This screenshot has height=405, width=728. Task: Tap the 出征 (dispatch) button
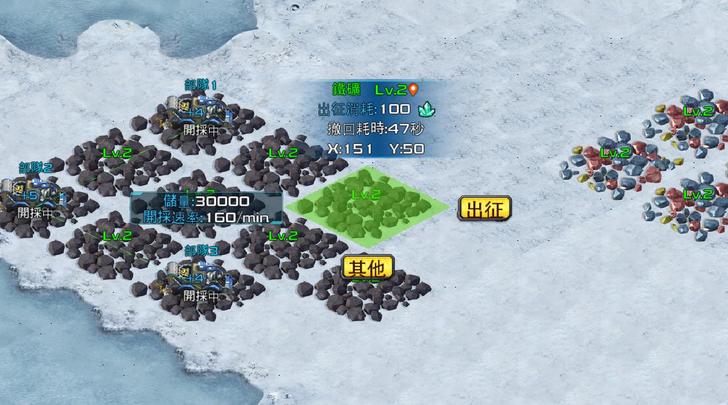[485, 208]
